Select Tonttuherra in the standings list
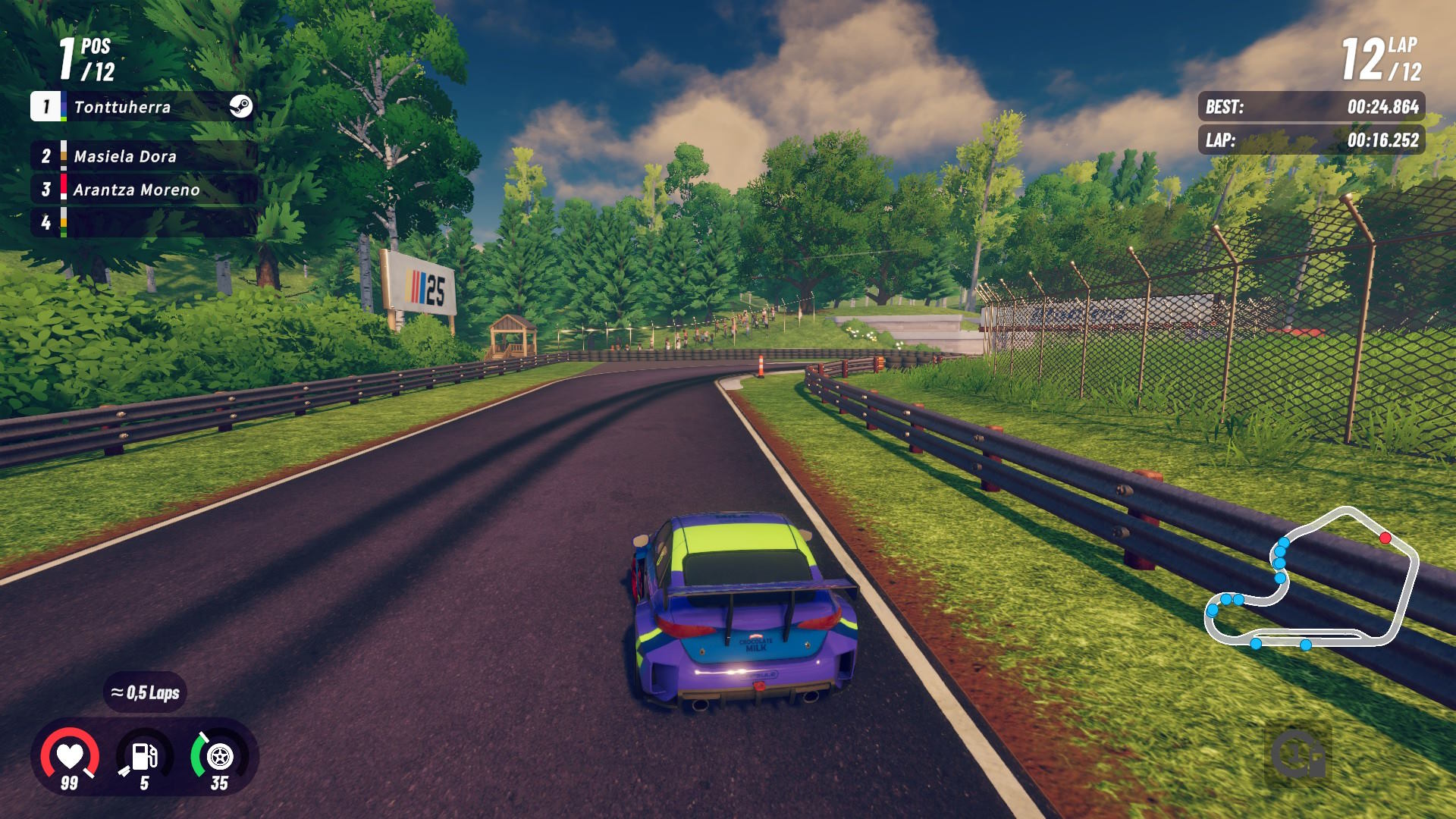The width and height of the screenshot is (1456, 819). pyautogui.click(x=123, y=107)
